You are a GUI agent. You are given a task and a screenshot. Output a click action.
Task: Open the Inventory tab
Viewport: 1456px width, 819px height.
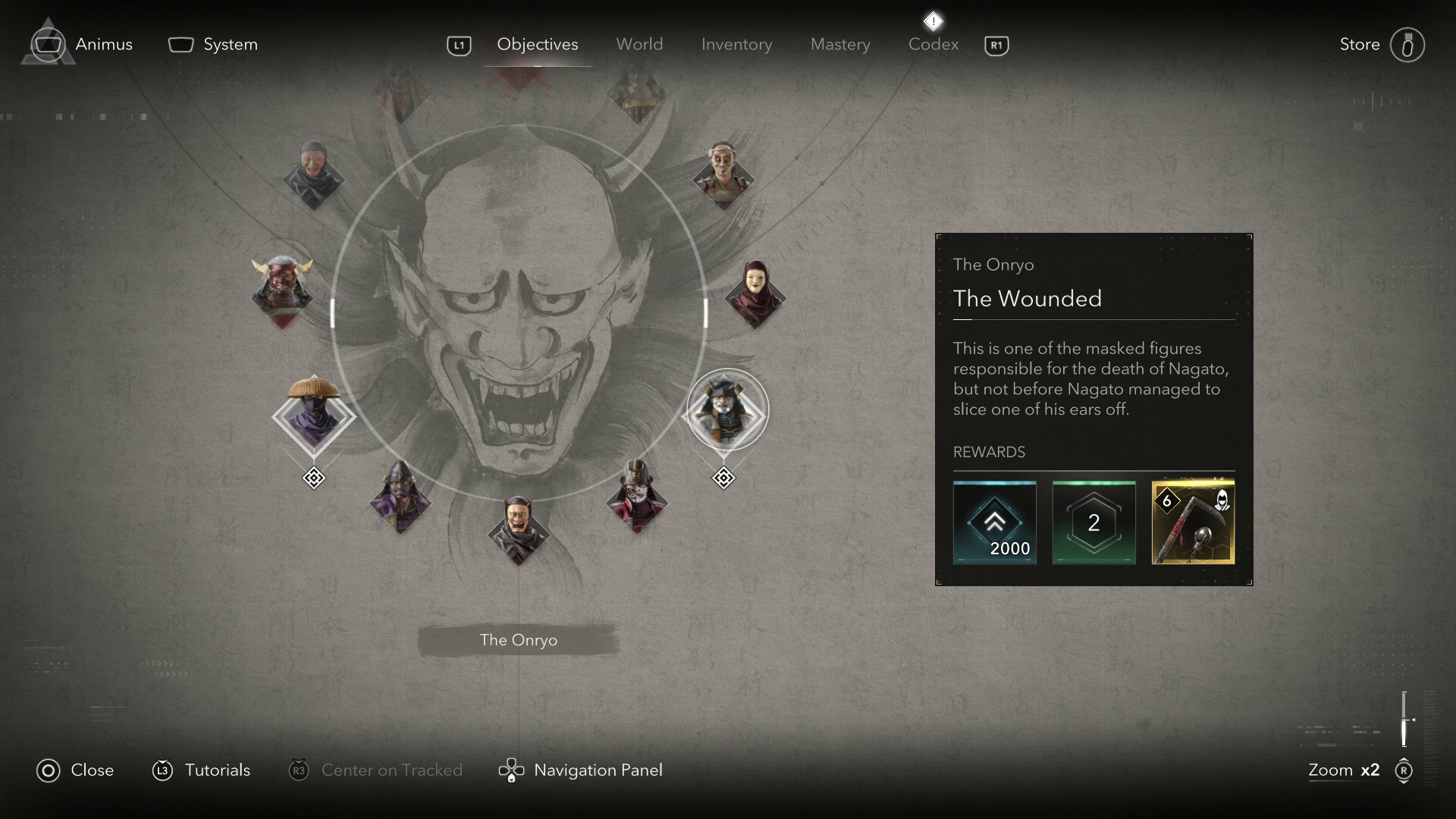point(736,45)
